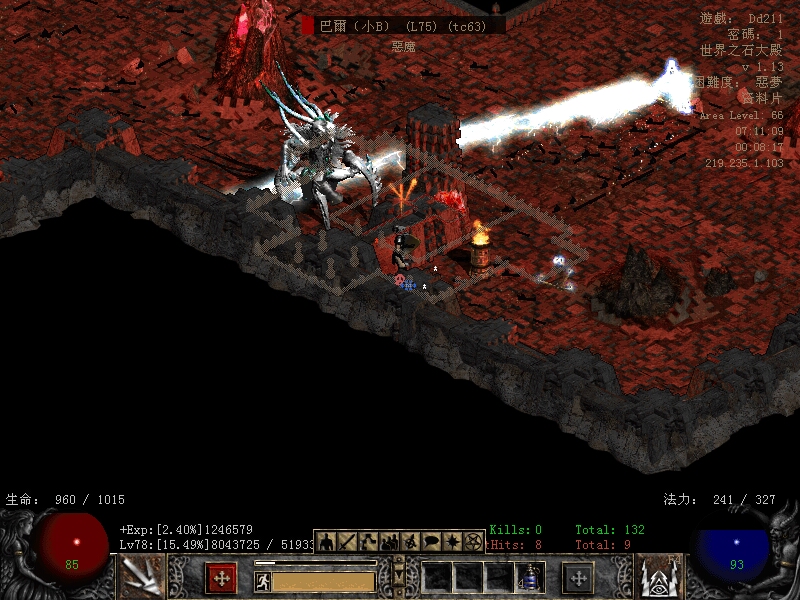The width and height of the screenshot is (800, 600).
Task: Open the quest log star icon
Action: (x=452, y=541)
